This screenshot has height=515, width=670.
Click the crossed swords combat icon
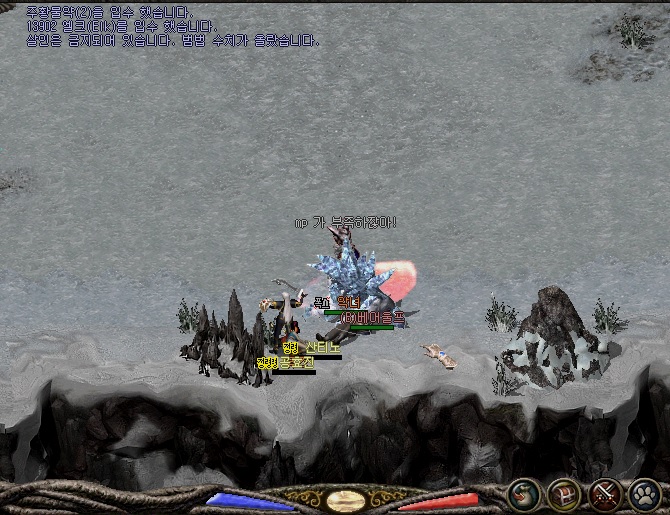[x=605, y=494]
